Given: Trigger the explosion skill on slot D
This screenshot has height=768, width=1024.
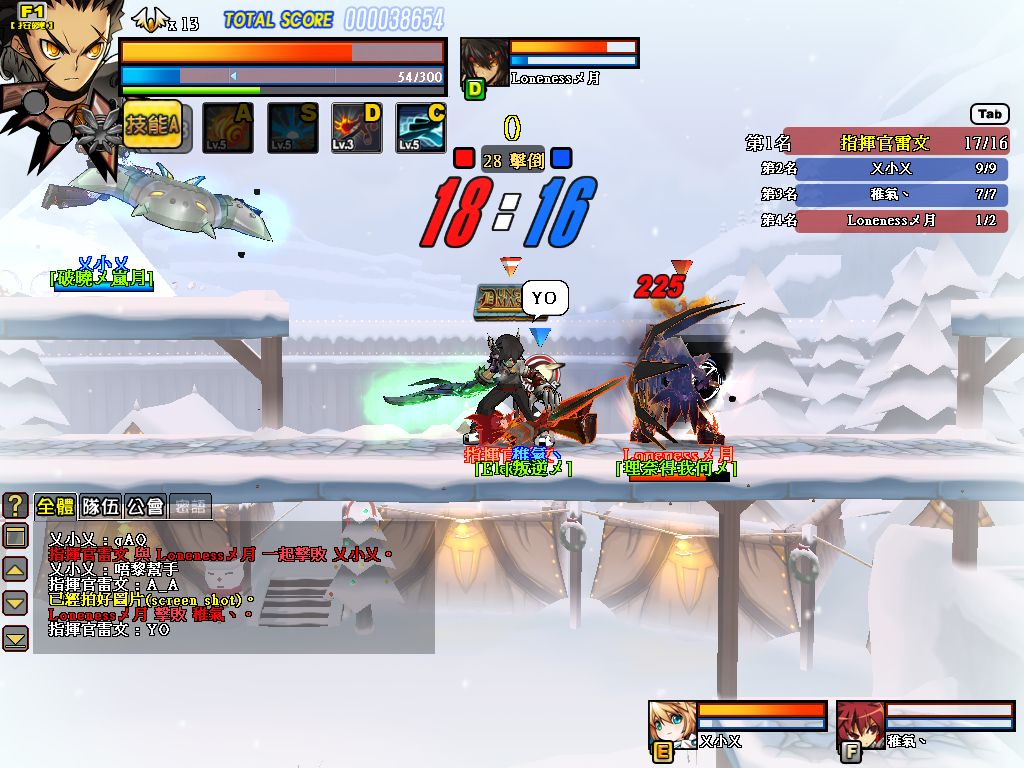Looking at the screenshot, I should [x=357, y=128].
